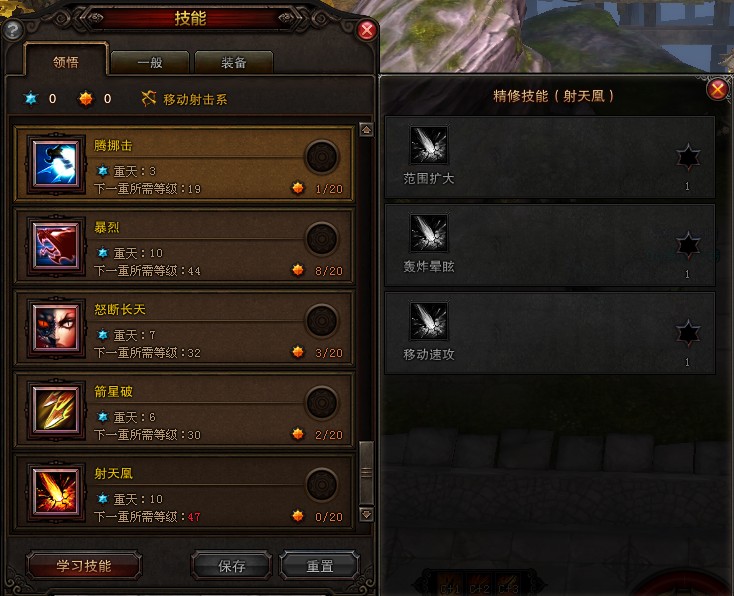Select the 装备 tab

click(233, 62)
